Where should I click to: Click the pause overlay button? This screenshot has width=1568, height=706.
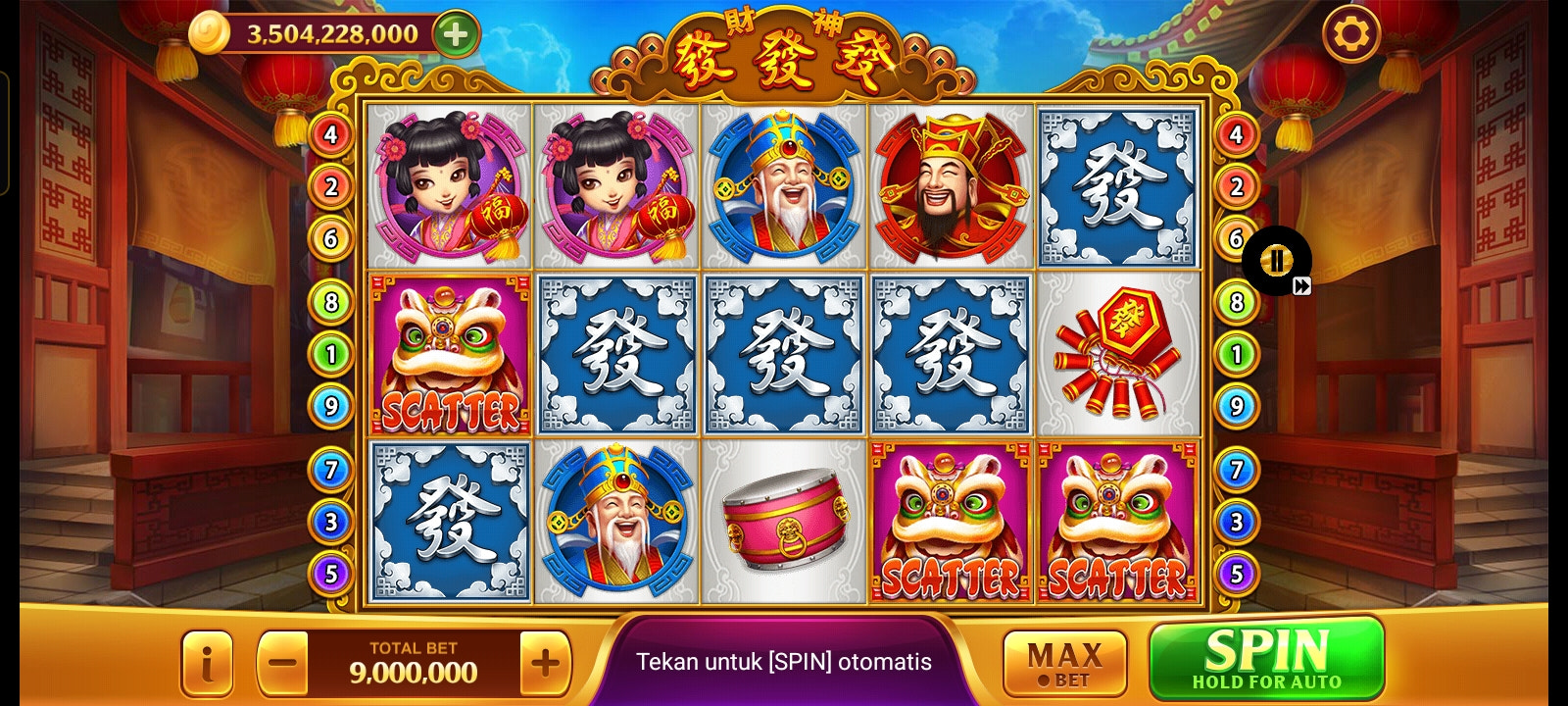pyautogui.click(x=1276, y=260)
